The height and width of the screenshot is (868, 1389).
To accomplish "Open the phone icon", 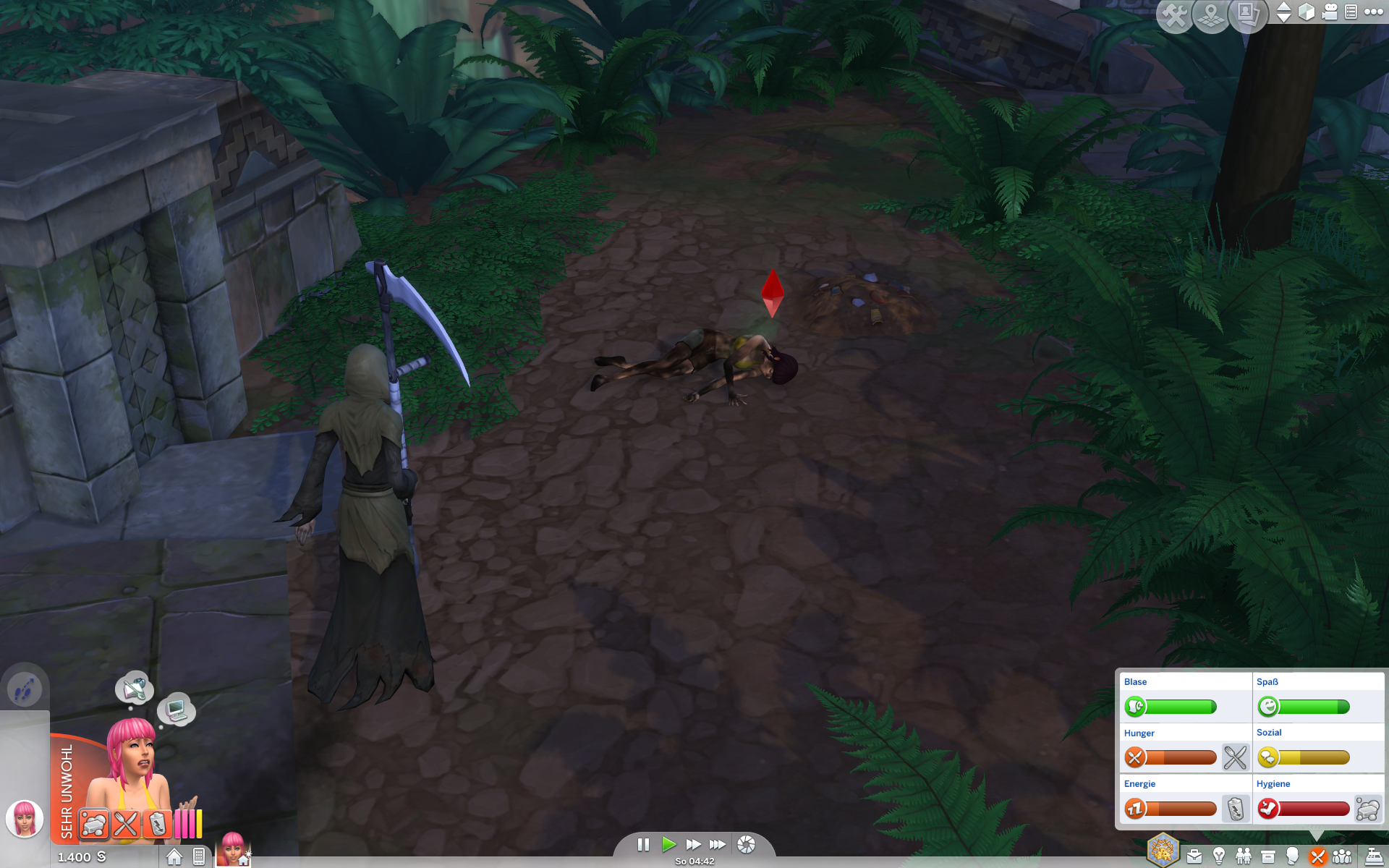I will (x=199, y=857).
